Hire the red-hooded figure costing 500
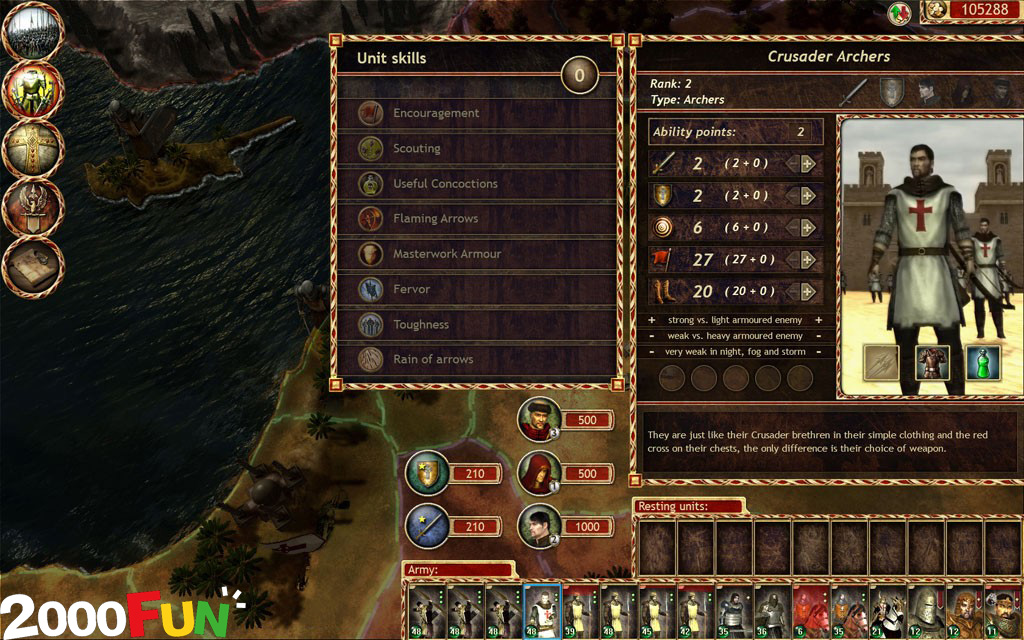 click(539, 472)
